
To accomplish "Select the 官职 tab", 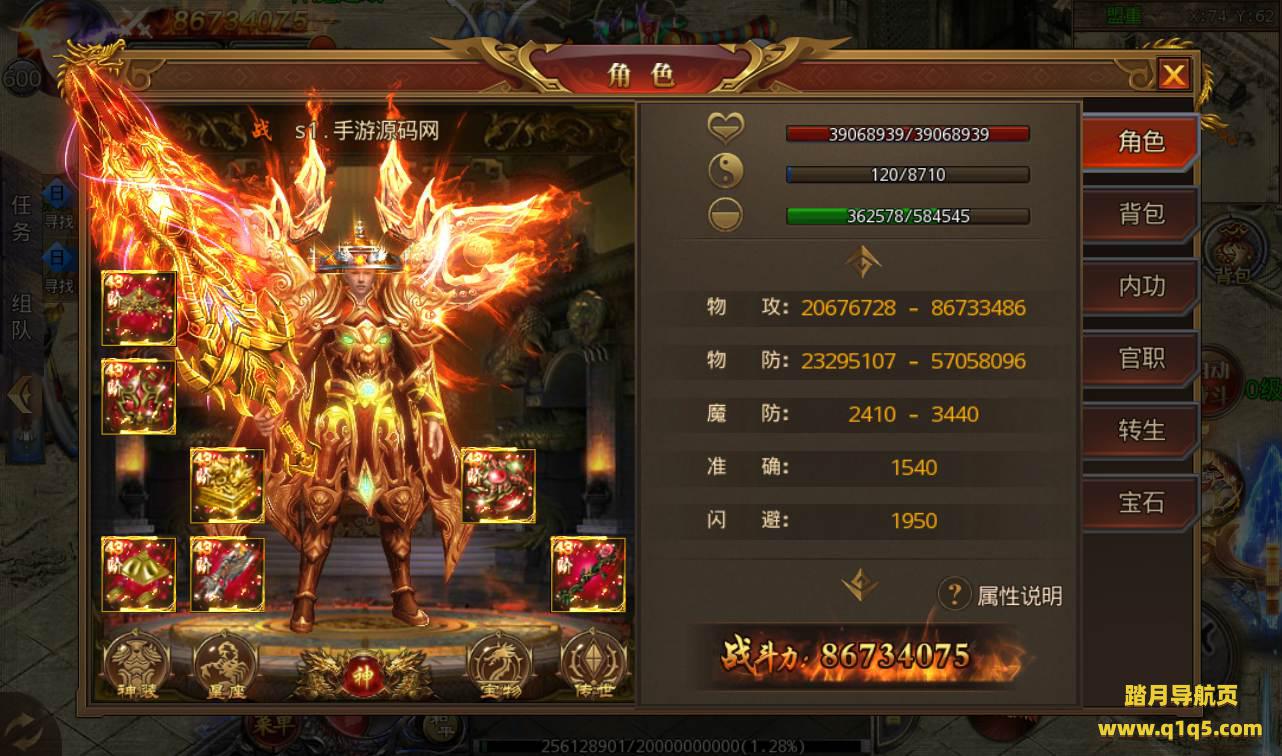I will [x=1140, y=358].
